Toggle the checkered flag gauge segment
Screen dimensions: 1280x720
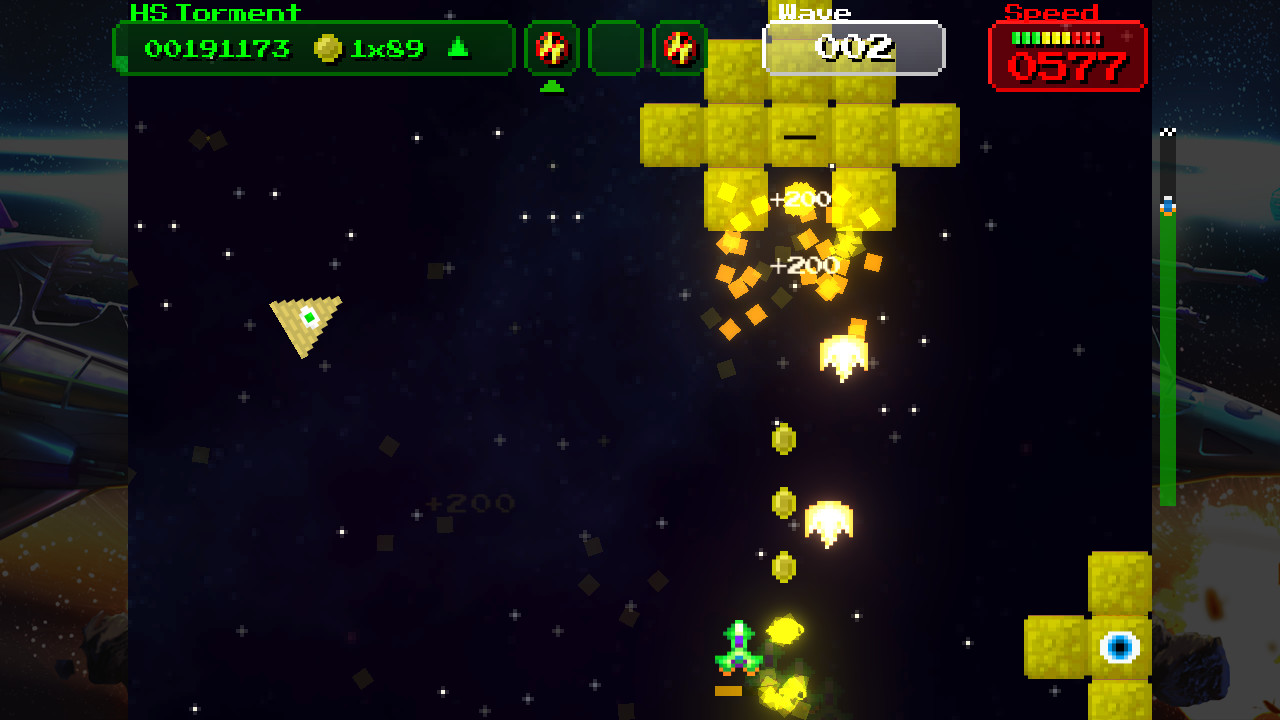tap(1165, 130)
